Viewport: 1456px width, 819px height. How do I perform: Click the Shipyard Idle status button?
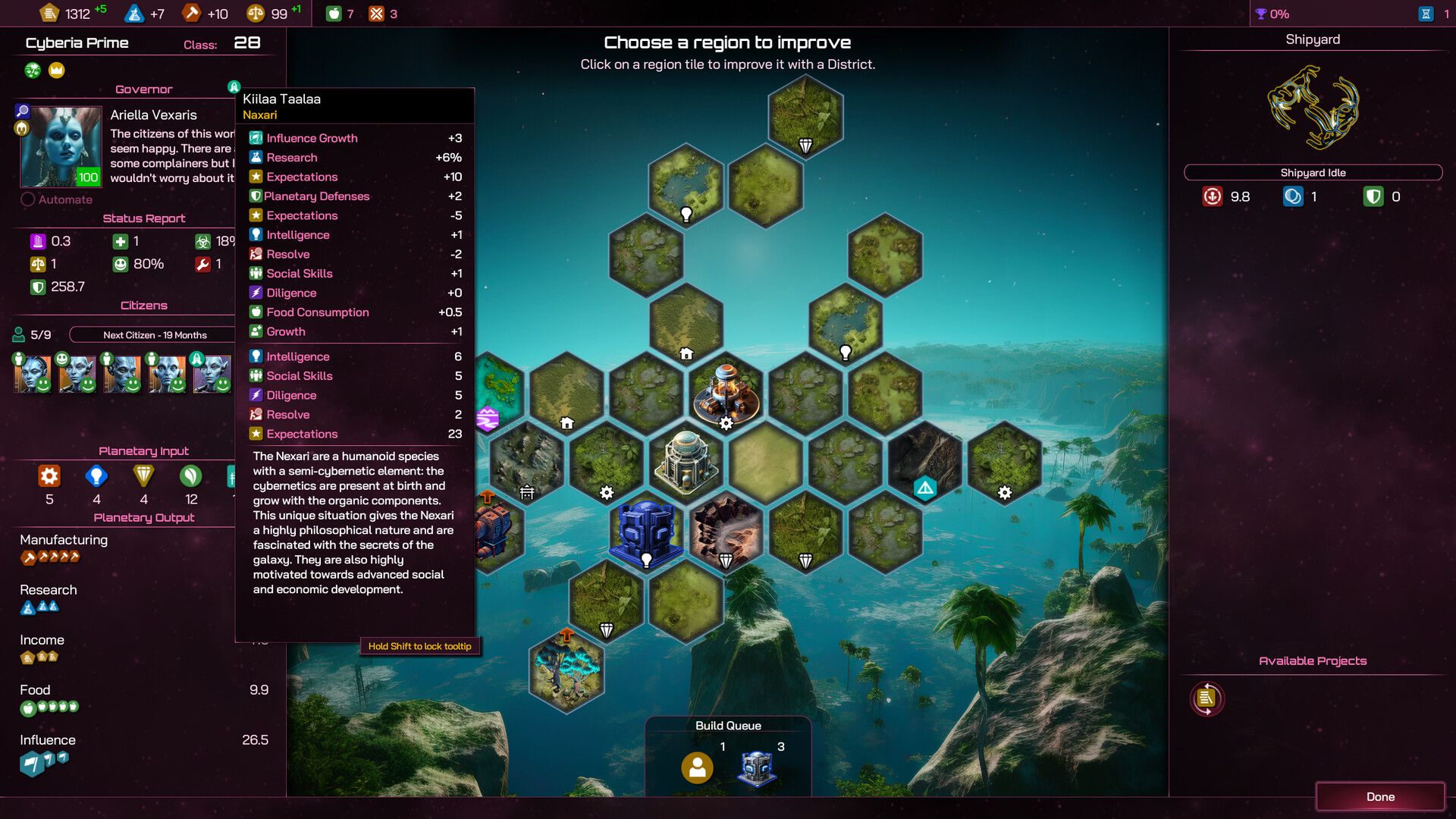(1312, 172)
